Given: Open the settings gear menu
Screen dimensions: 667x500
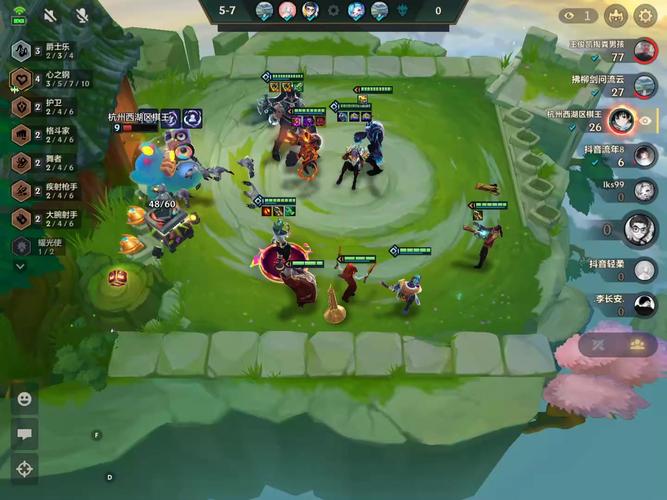Looking at the screenshot, I should (644, 15).
